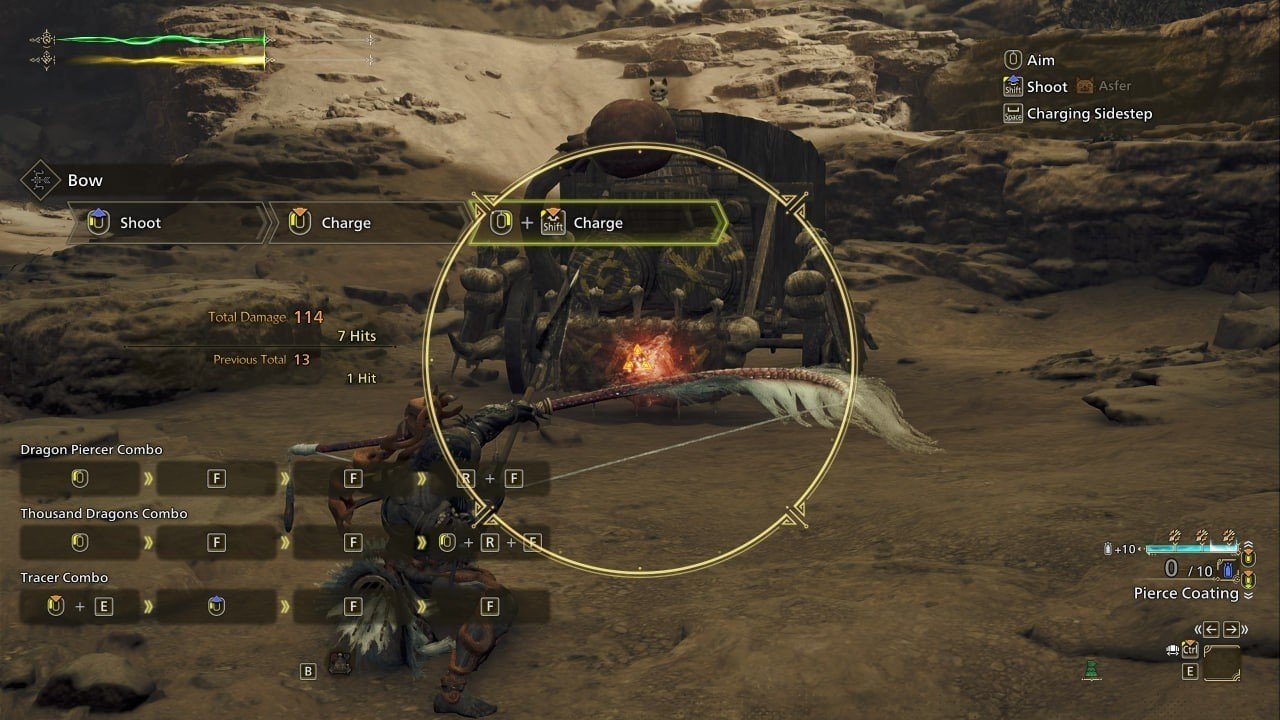Expand the coating list below Pierce Coating
1280x720 pixels.
click(1248, 594)
